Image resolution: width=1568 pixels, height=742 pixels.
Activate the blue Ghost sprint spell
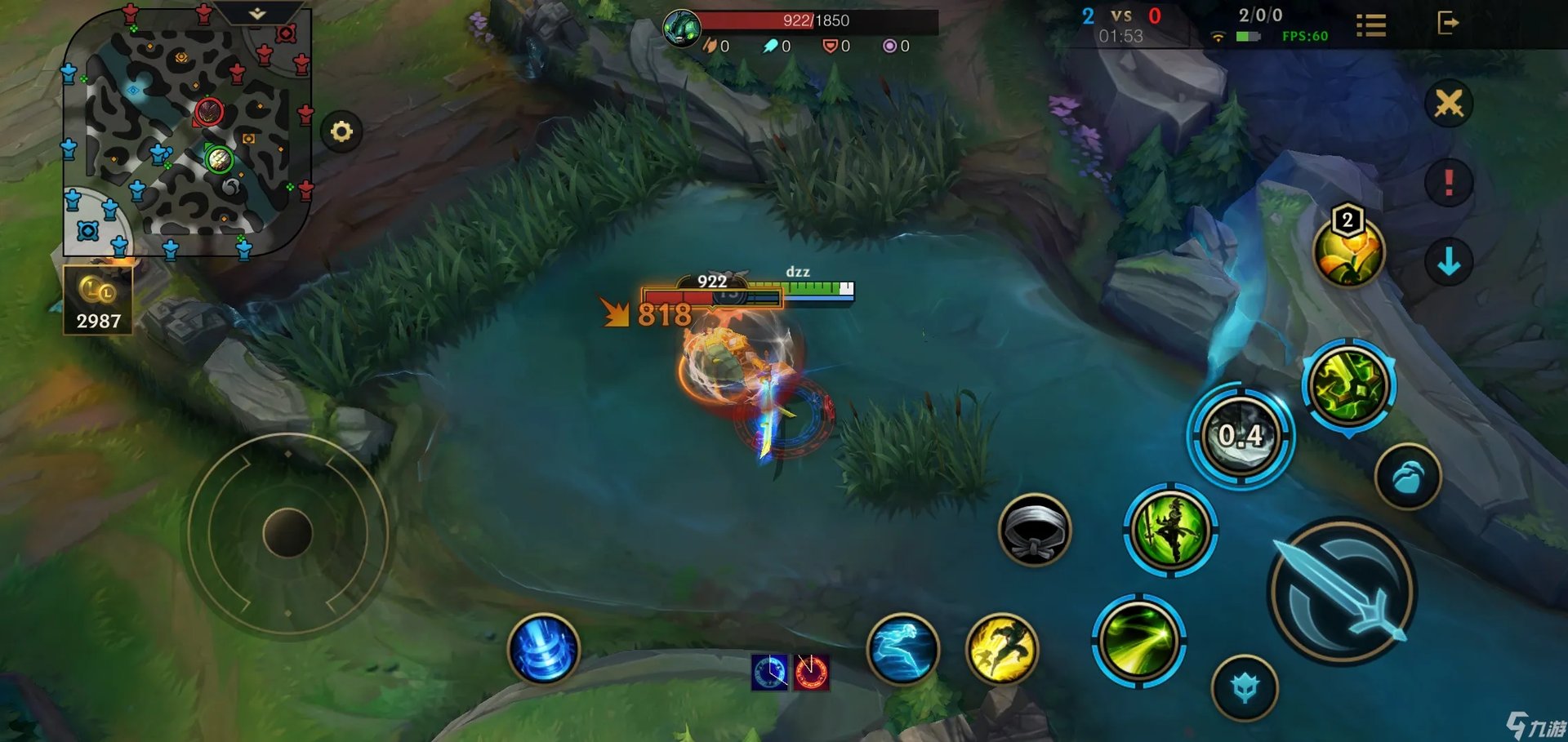point(902,649)
